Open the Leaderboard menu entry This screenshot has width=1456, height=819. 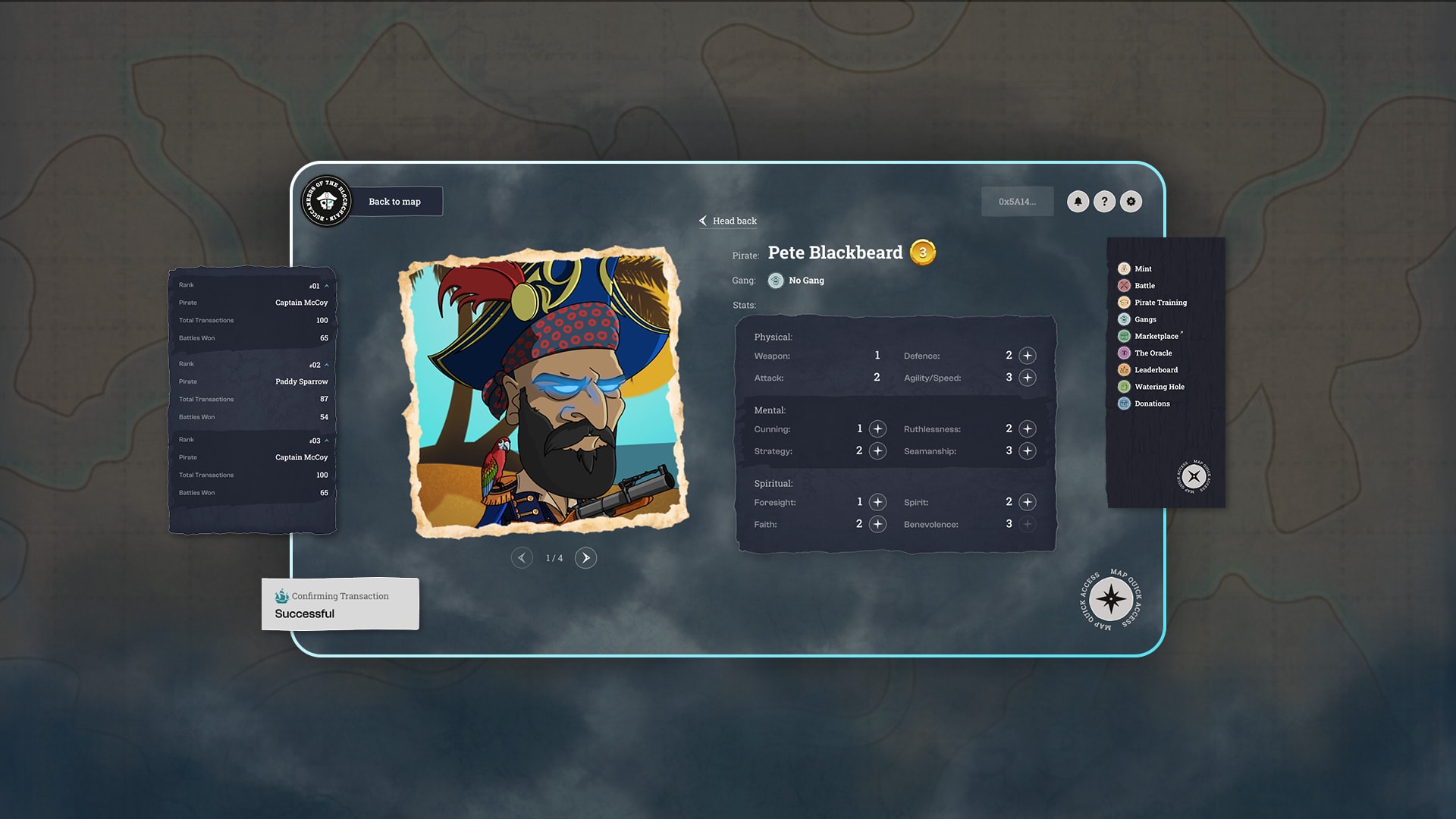coord(1156,370)
